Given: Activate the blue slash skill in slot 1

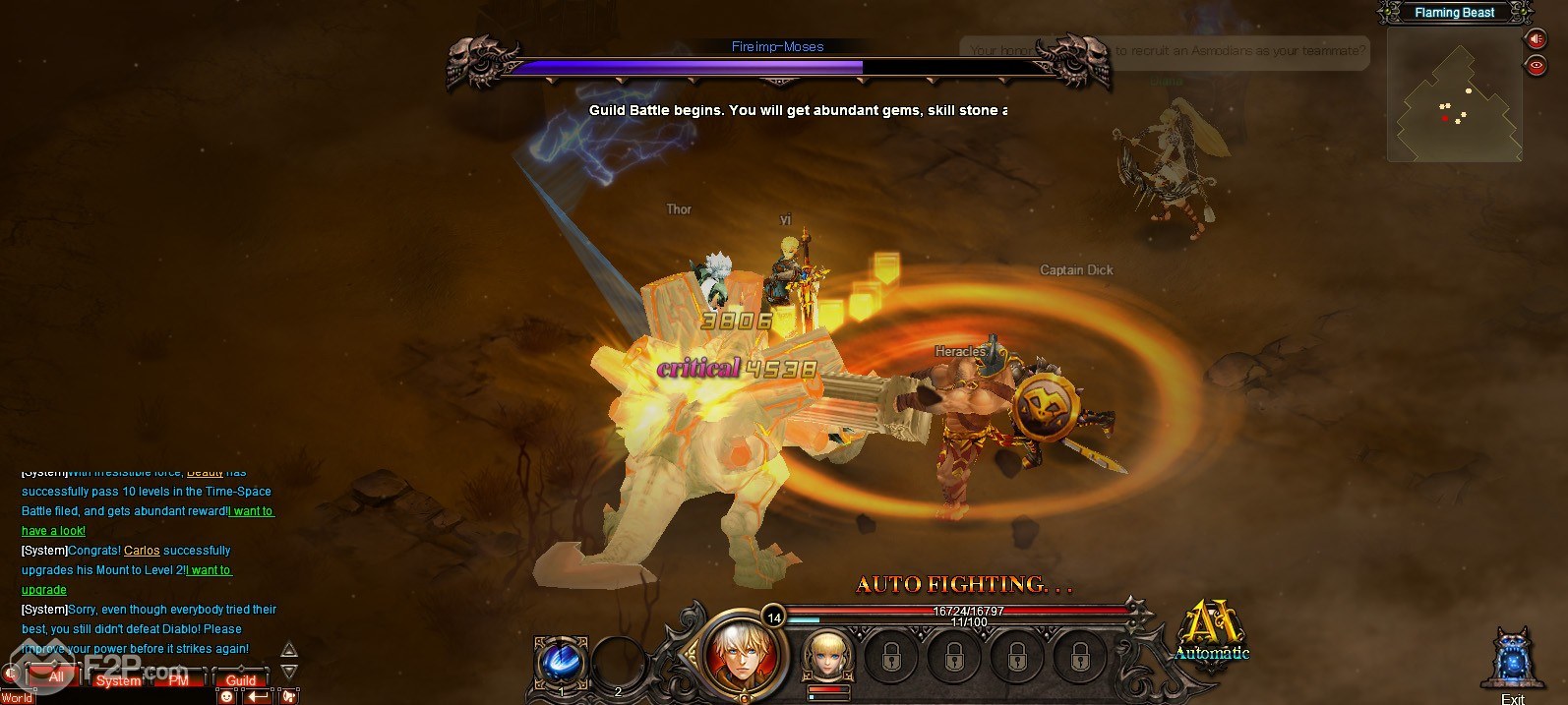Looking at the screenshot, I should (x=562, y=661).
